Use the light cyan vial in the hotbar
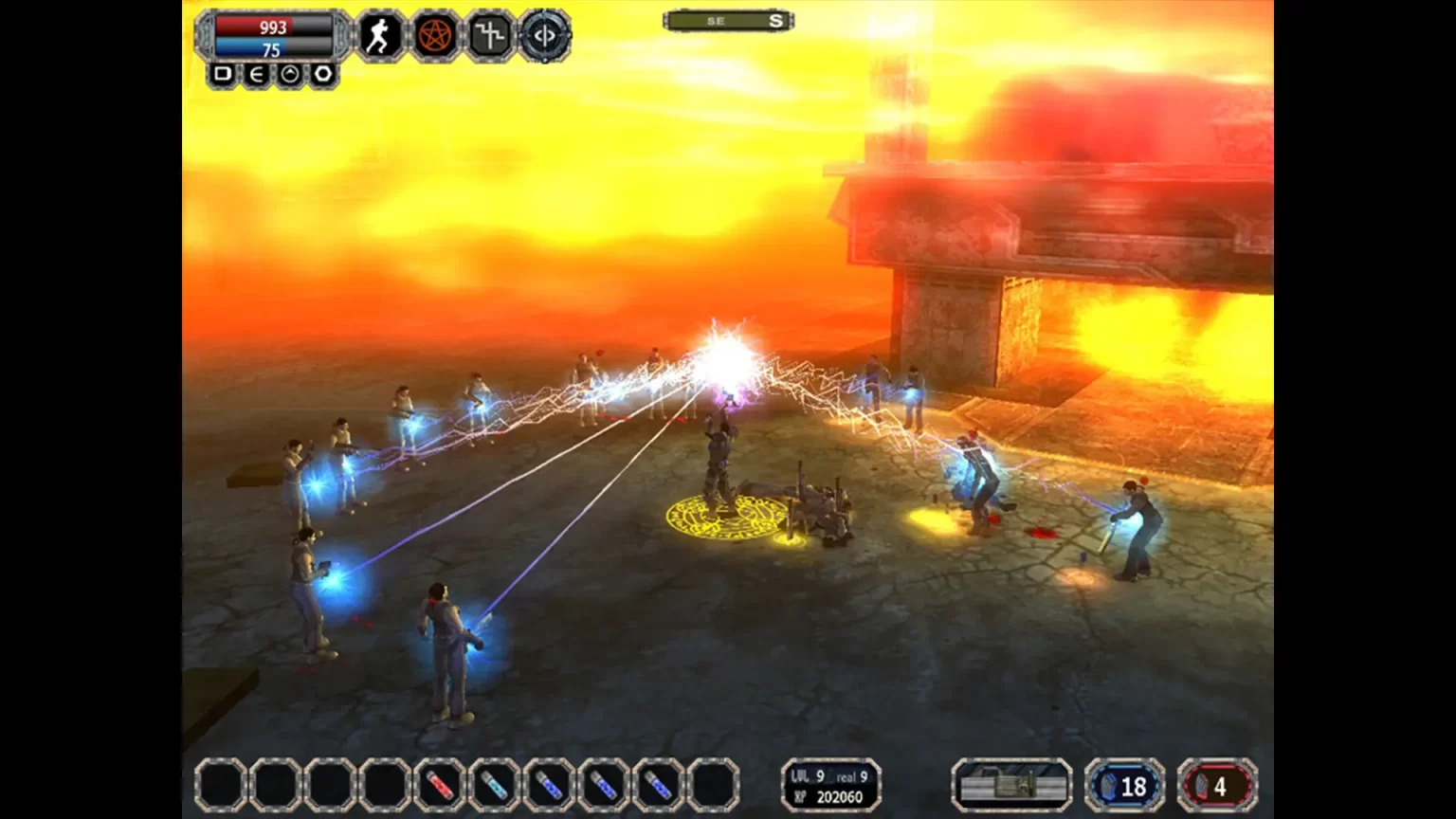 click(494, 785)
